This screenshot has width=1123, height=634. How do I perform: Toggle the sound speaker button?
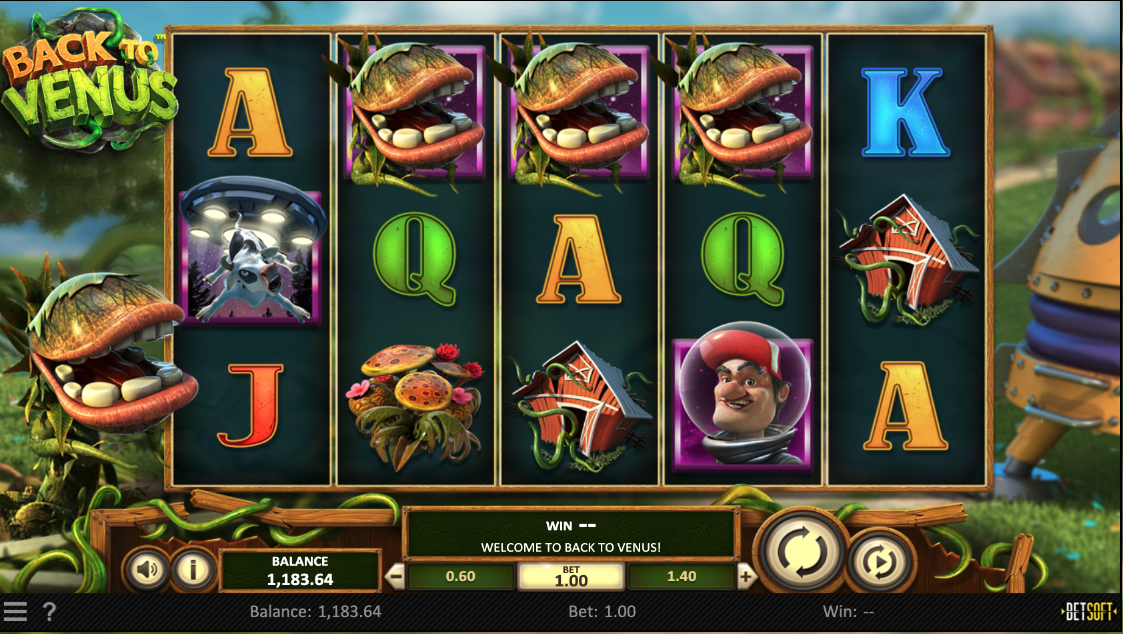[x=147, y=570]
